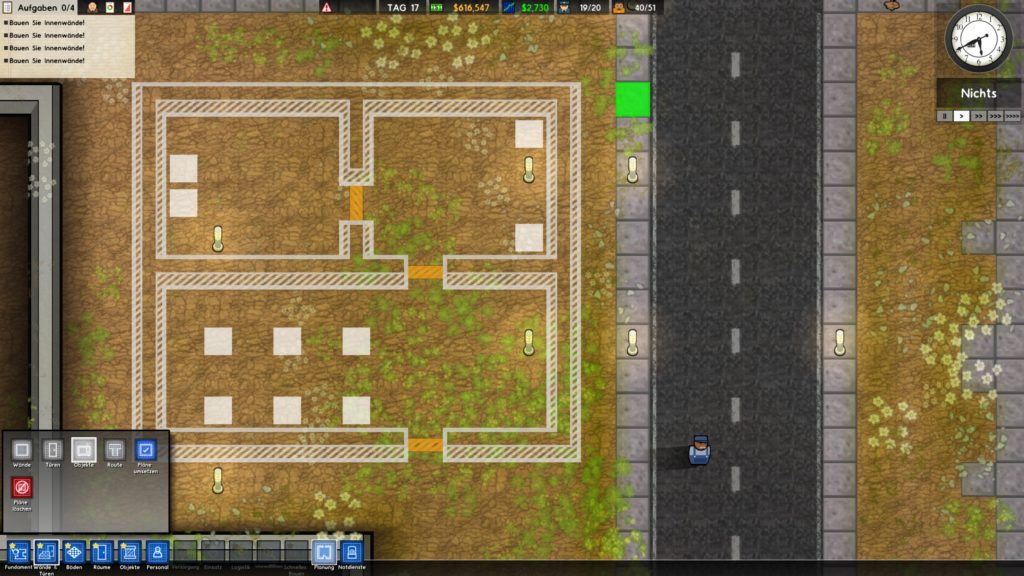Select the Objekte planning tool
Viewport: 1024px width, 576px height.
(84, 450)
